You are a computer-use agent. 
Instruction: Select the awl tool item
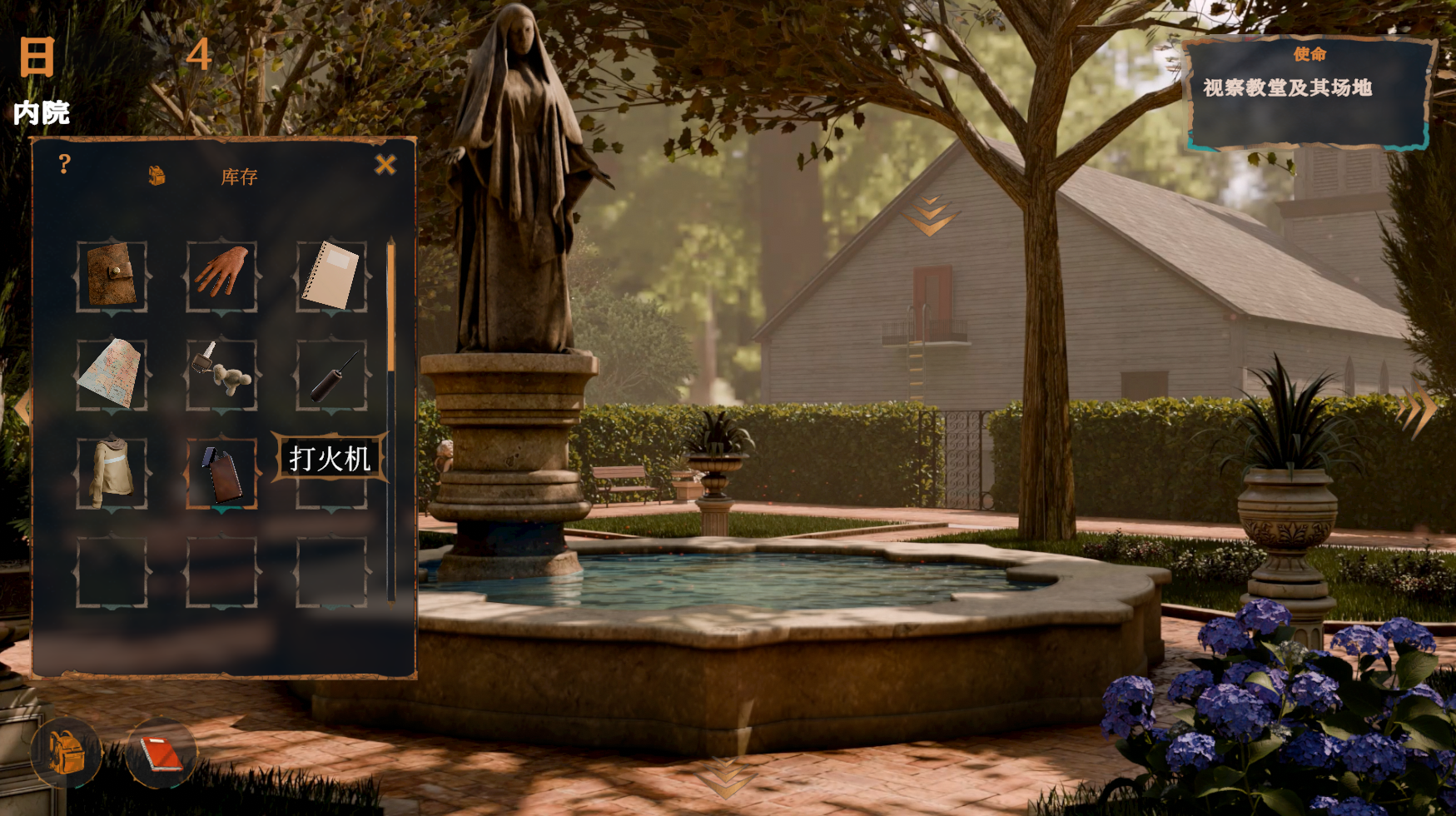tap(331, 376)
